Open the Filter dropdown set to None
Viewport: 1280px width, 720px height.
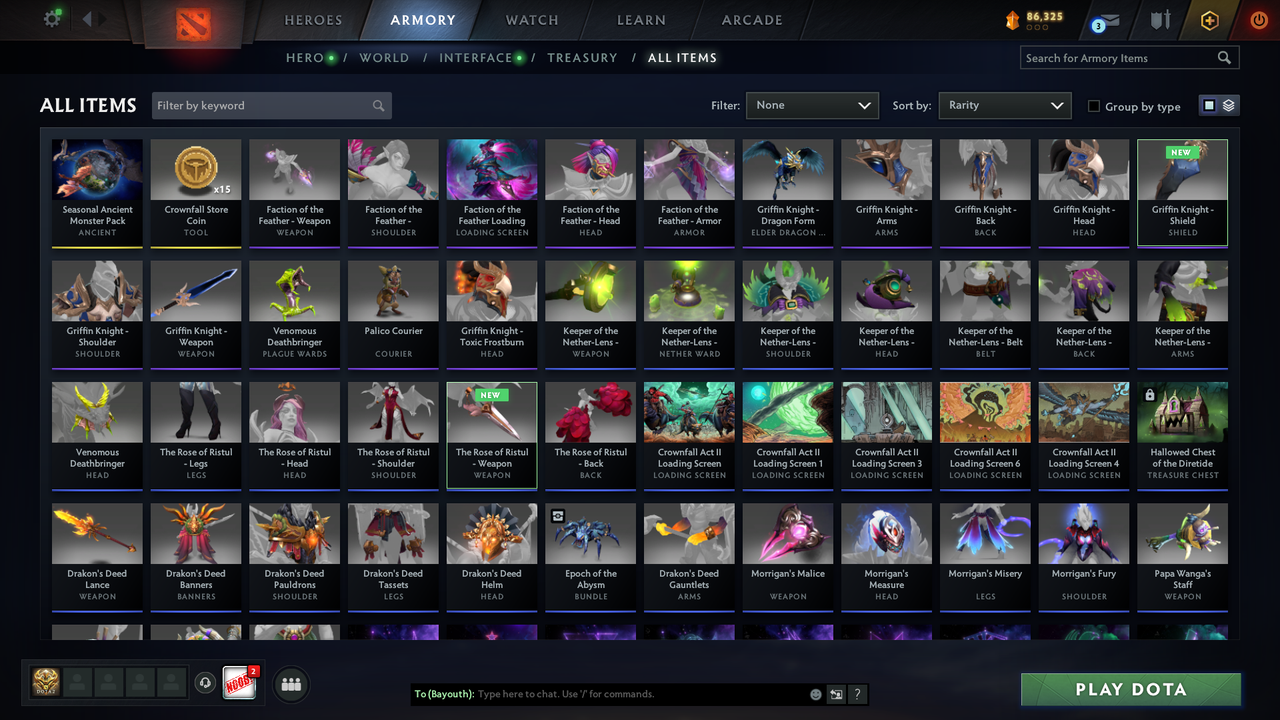(812, 105)
